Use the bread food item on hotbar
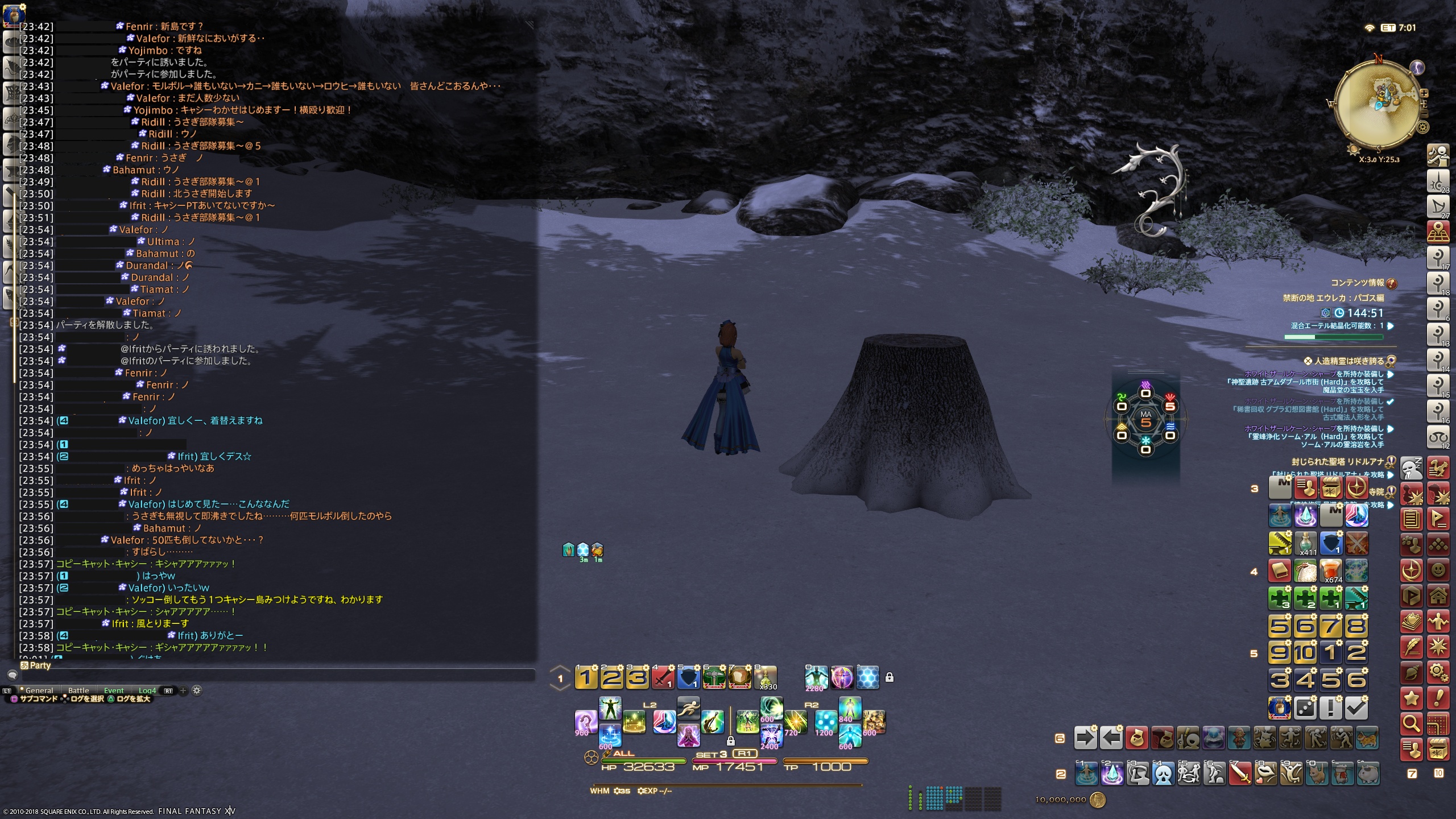Image resolution: width=1456 pixels, height=819 pixels. click(x=739, y=677)
